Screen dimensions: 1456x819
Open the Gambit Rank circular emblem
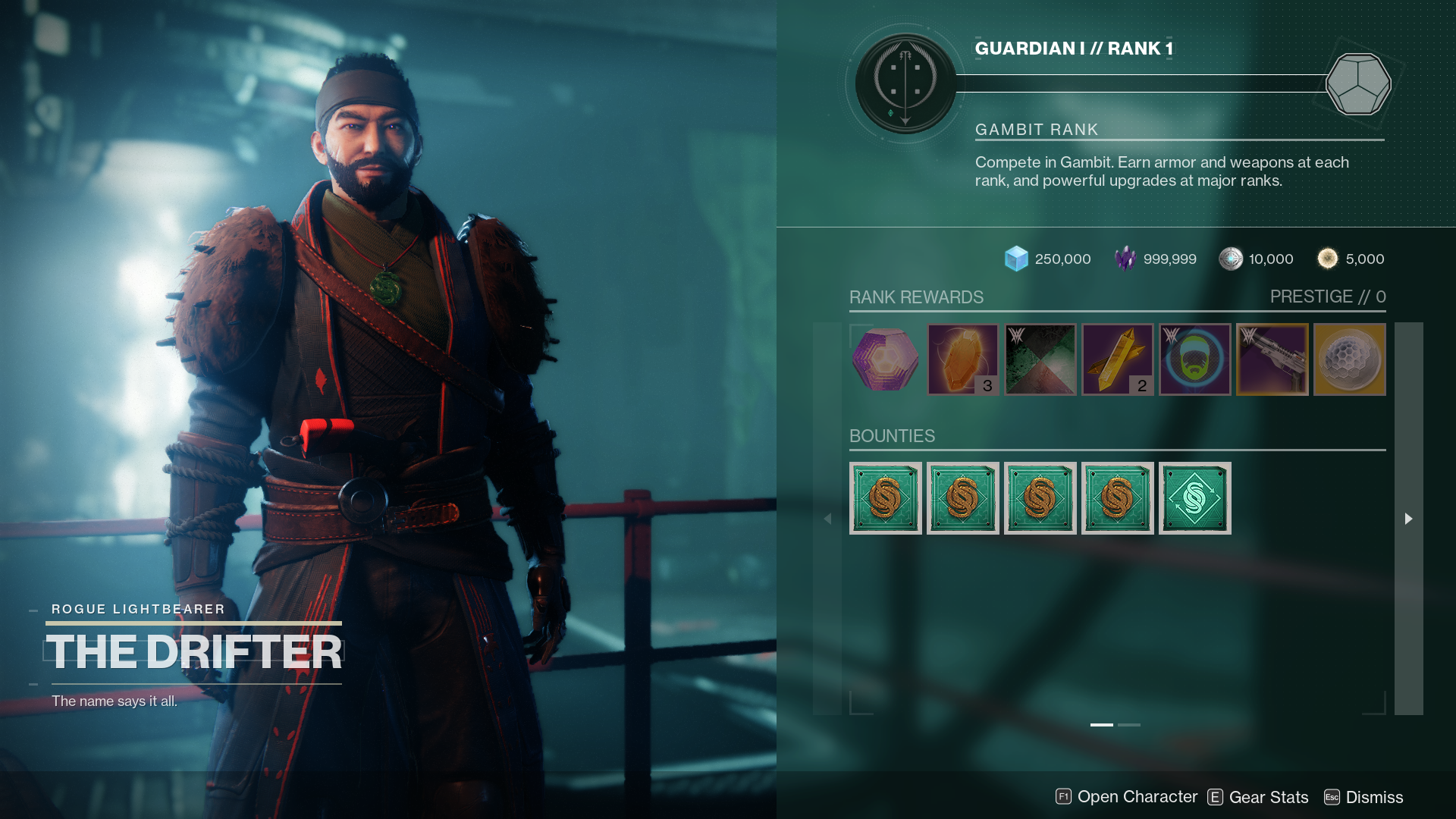coord(905,83)
